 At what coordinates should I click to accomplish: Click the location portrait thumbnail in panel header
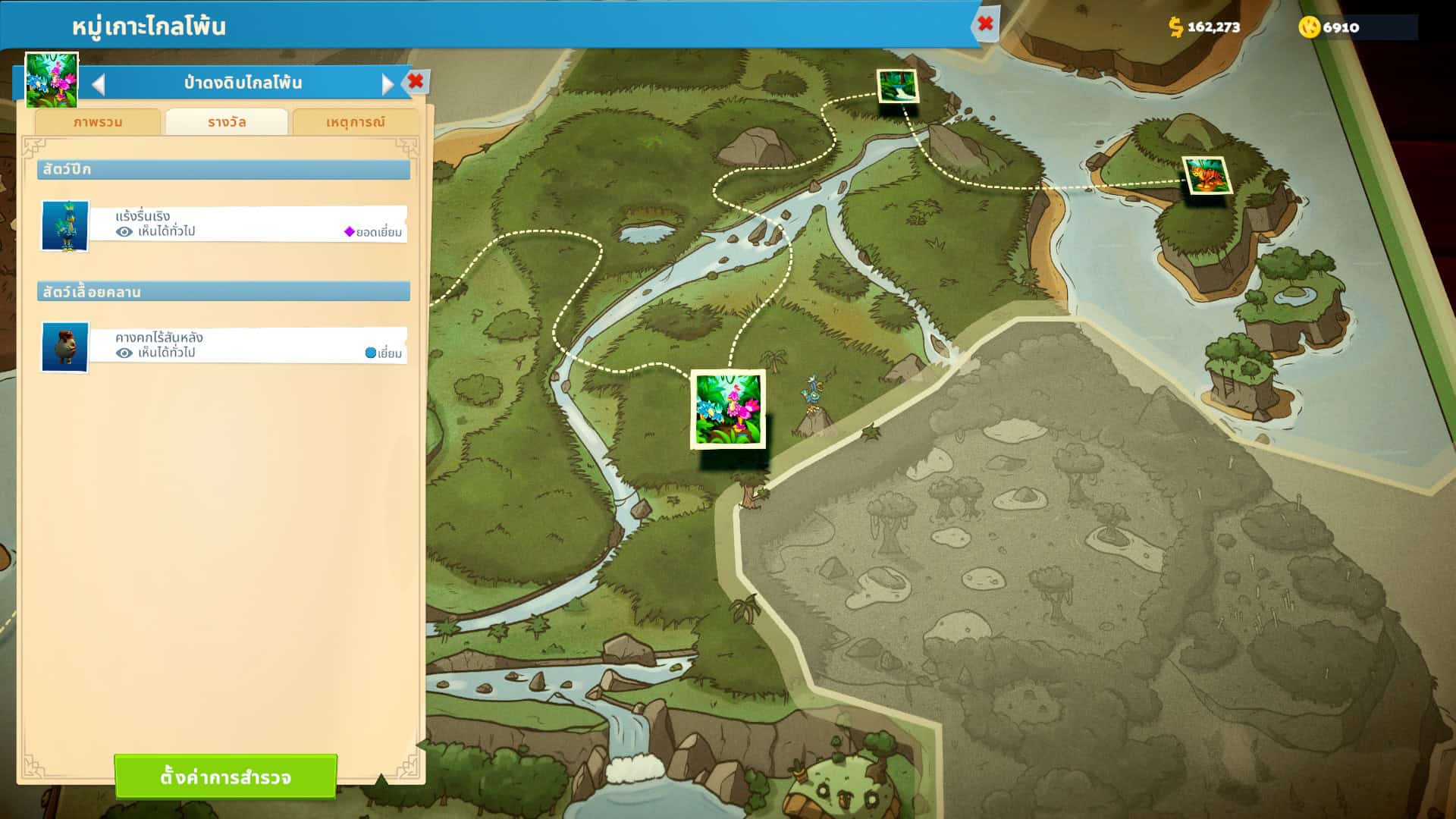pyautogui.click(x=52, y=80)
